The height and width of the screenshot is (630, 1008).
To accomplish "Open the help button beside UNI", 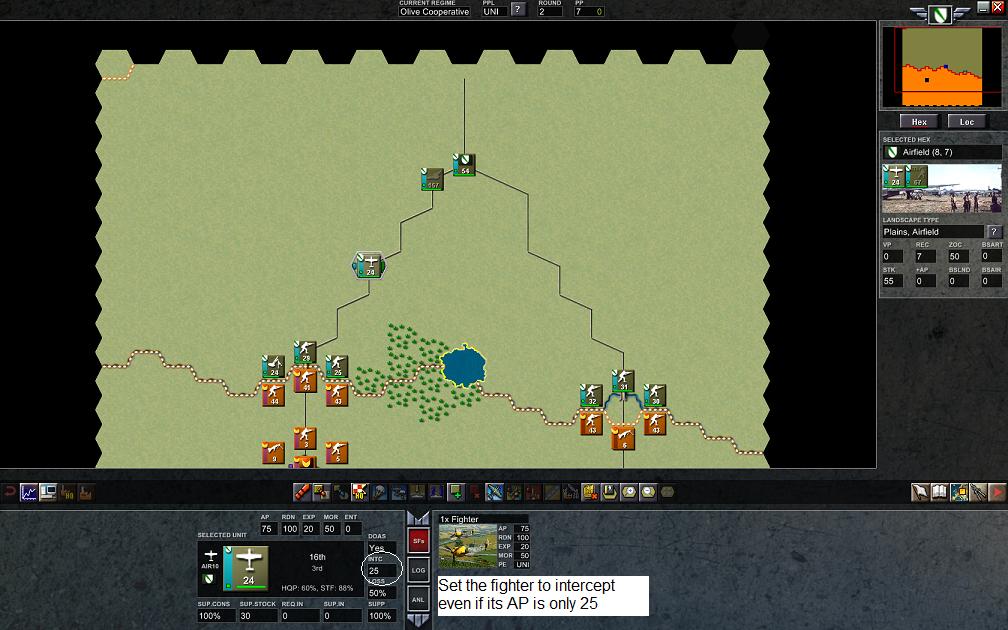I will tap(518, 10).
